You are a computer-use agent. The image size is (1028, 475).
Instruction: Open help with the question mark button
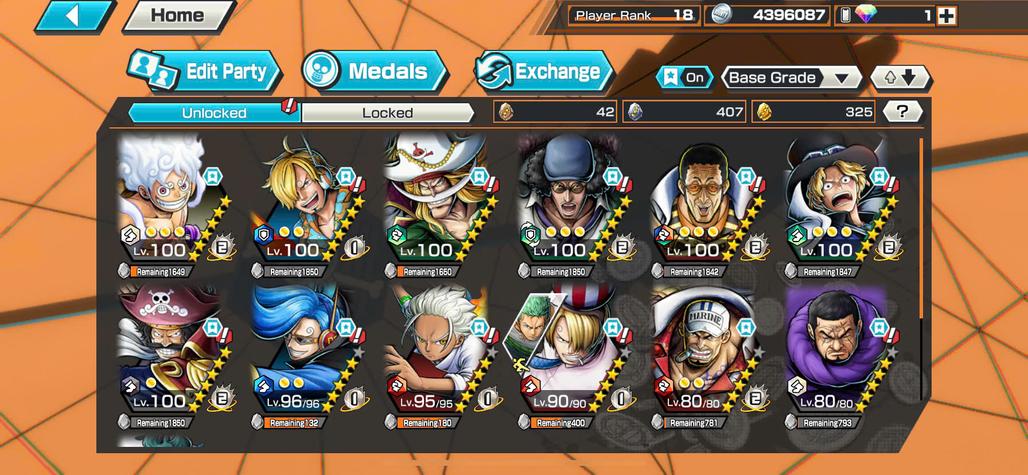903,112
